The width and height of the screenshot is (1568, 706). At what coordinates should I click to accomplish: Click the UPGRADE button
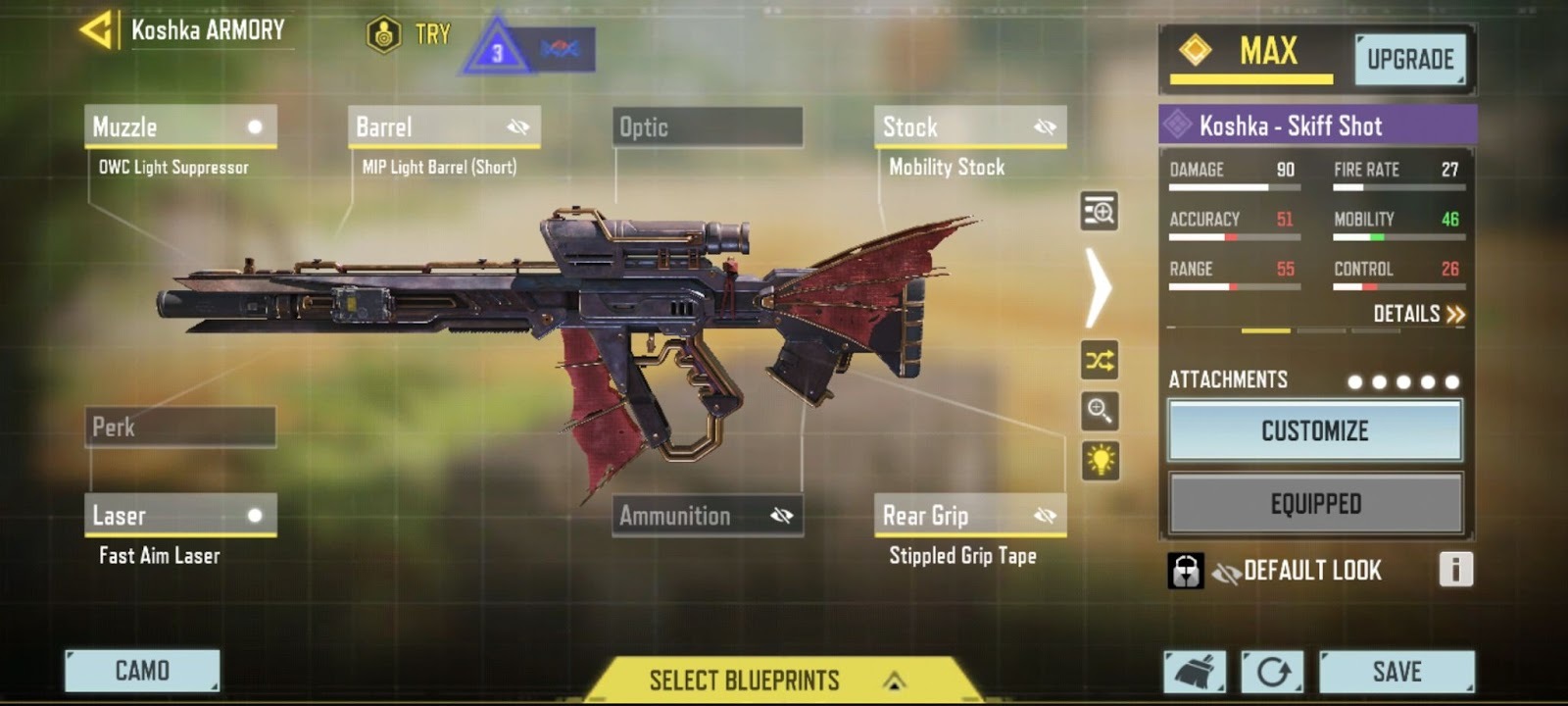tap(1409, 60)
